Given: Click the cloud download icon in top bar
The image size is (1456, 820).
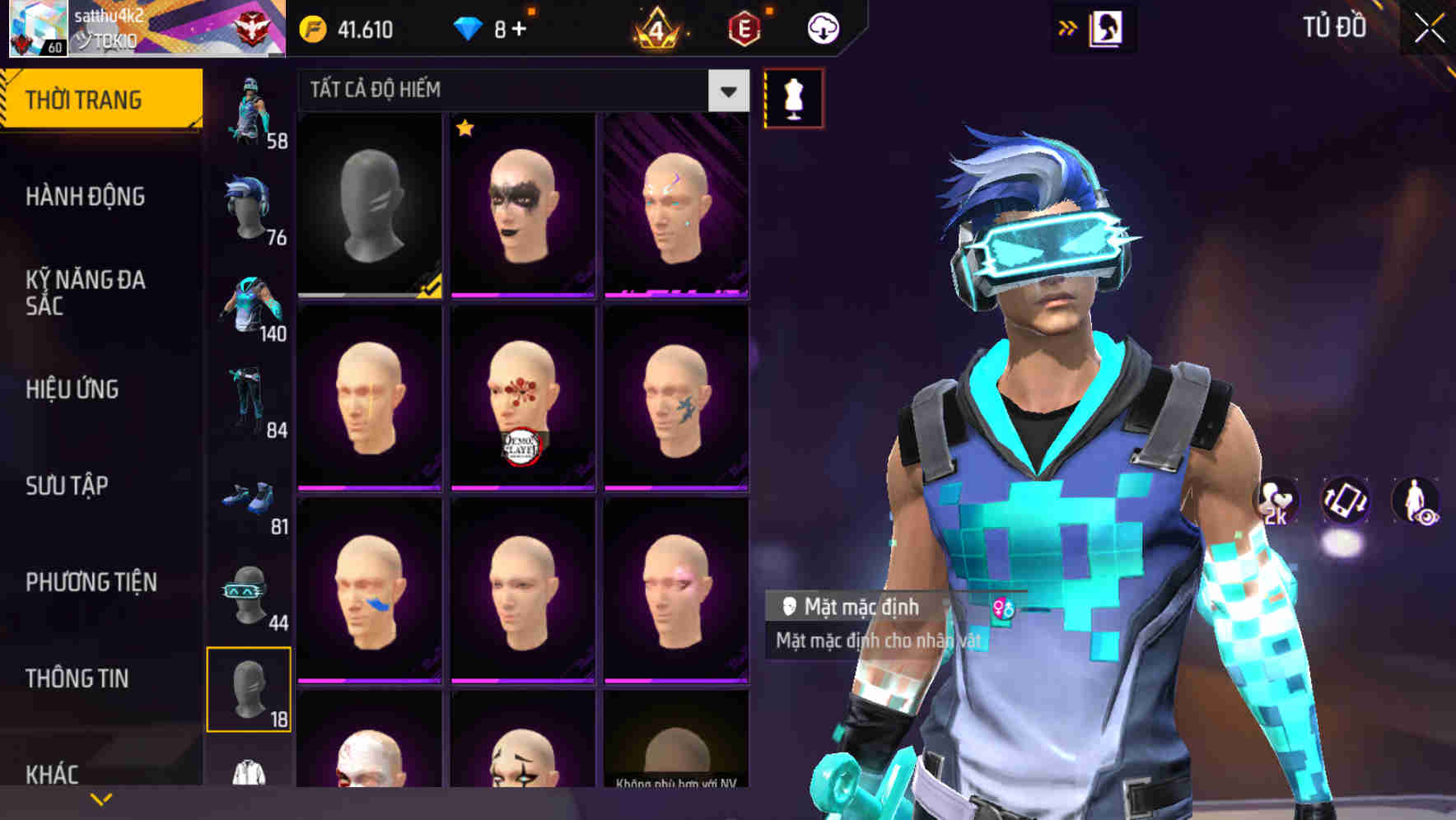Looking at the screenshot, I should (x=822, y=27).
